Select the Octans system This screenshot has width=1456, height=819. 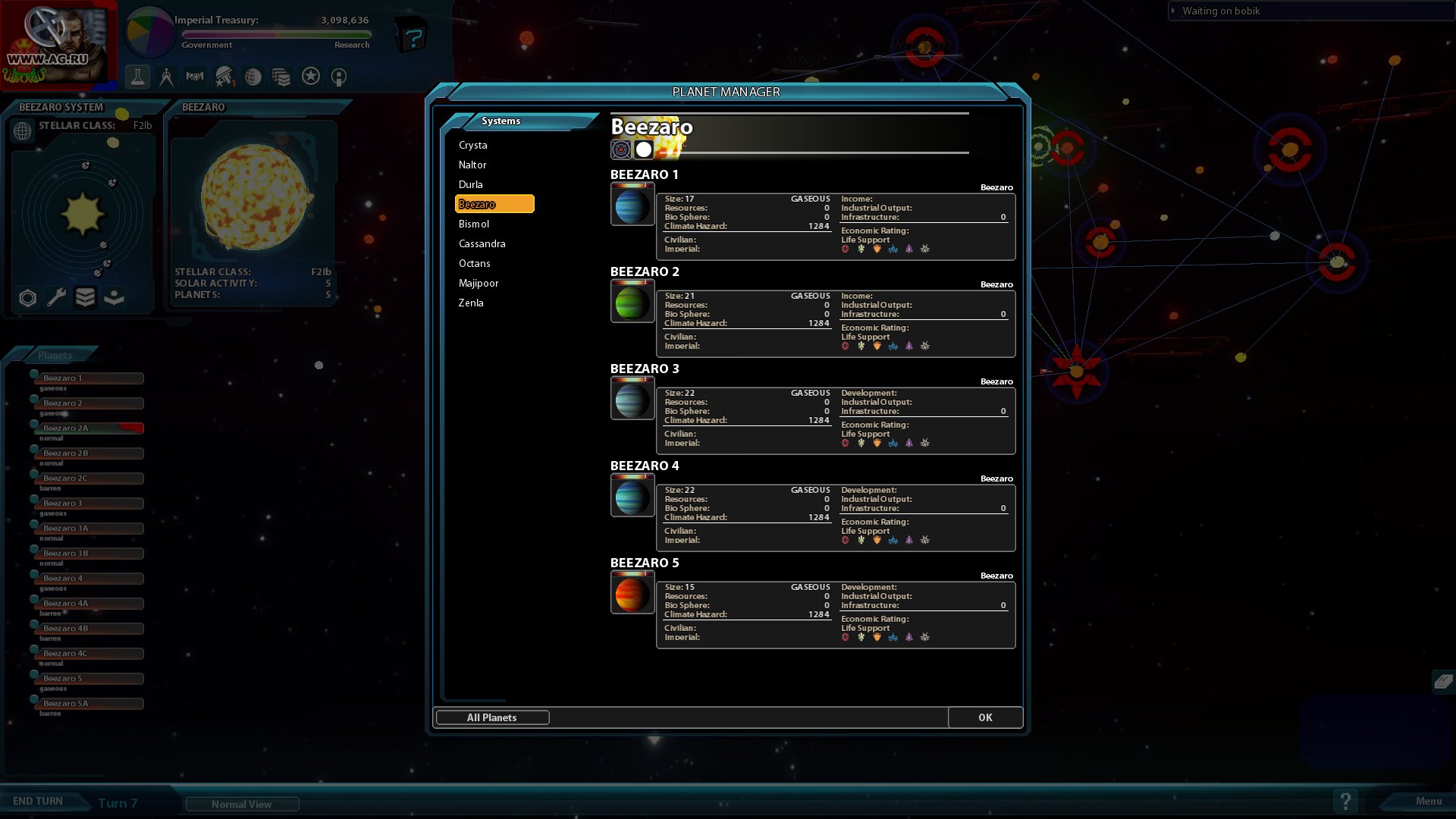(475, 263)
